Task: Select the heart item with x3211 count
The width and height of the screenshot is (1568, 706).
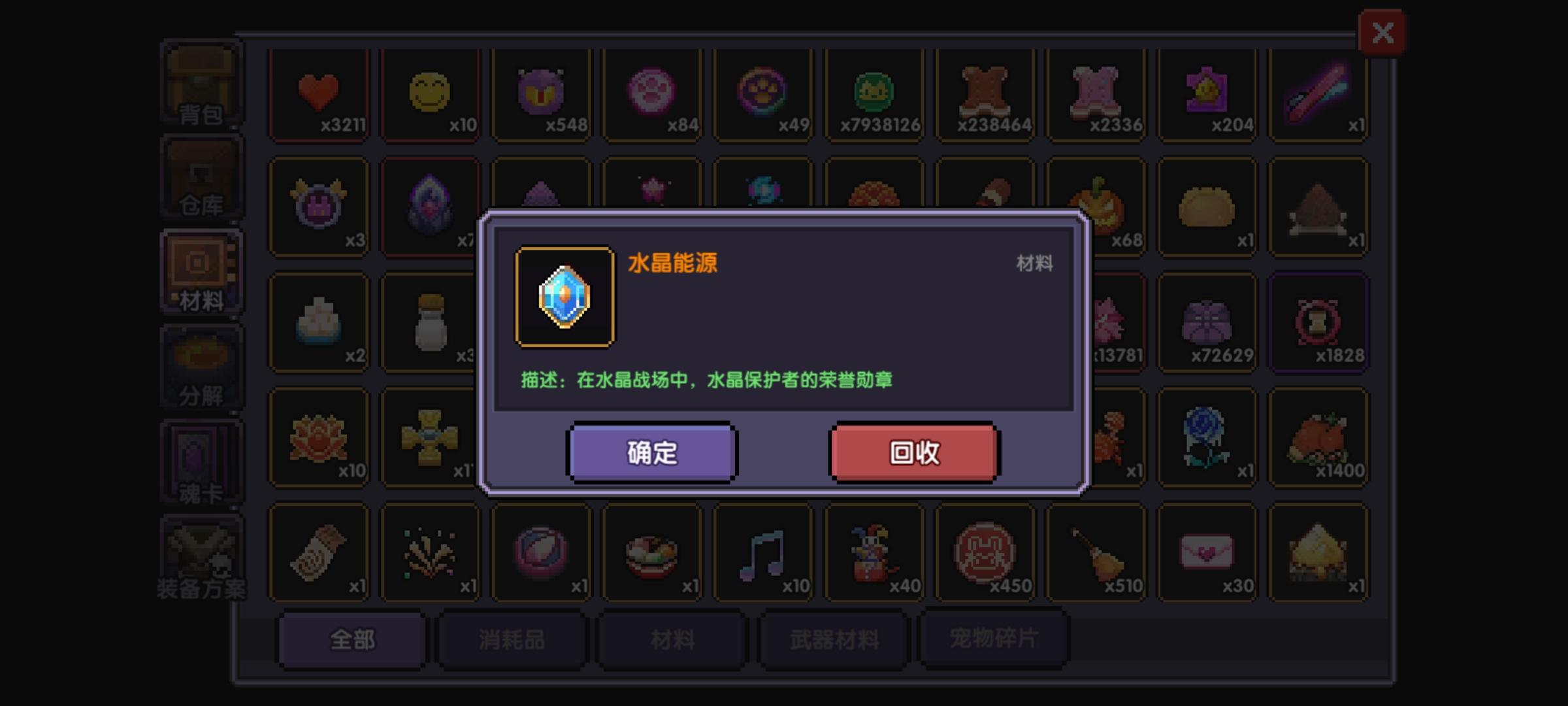Action: coord(319,93)
